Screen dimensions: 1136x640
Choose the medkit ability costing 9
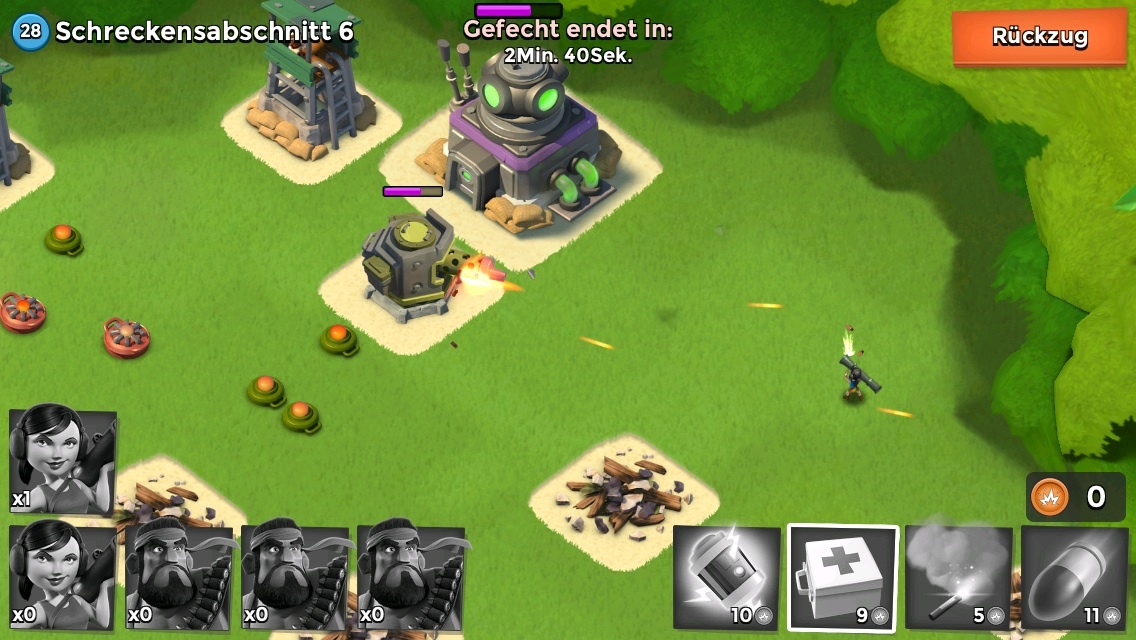click(x=842, y=577)
